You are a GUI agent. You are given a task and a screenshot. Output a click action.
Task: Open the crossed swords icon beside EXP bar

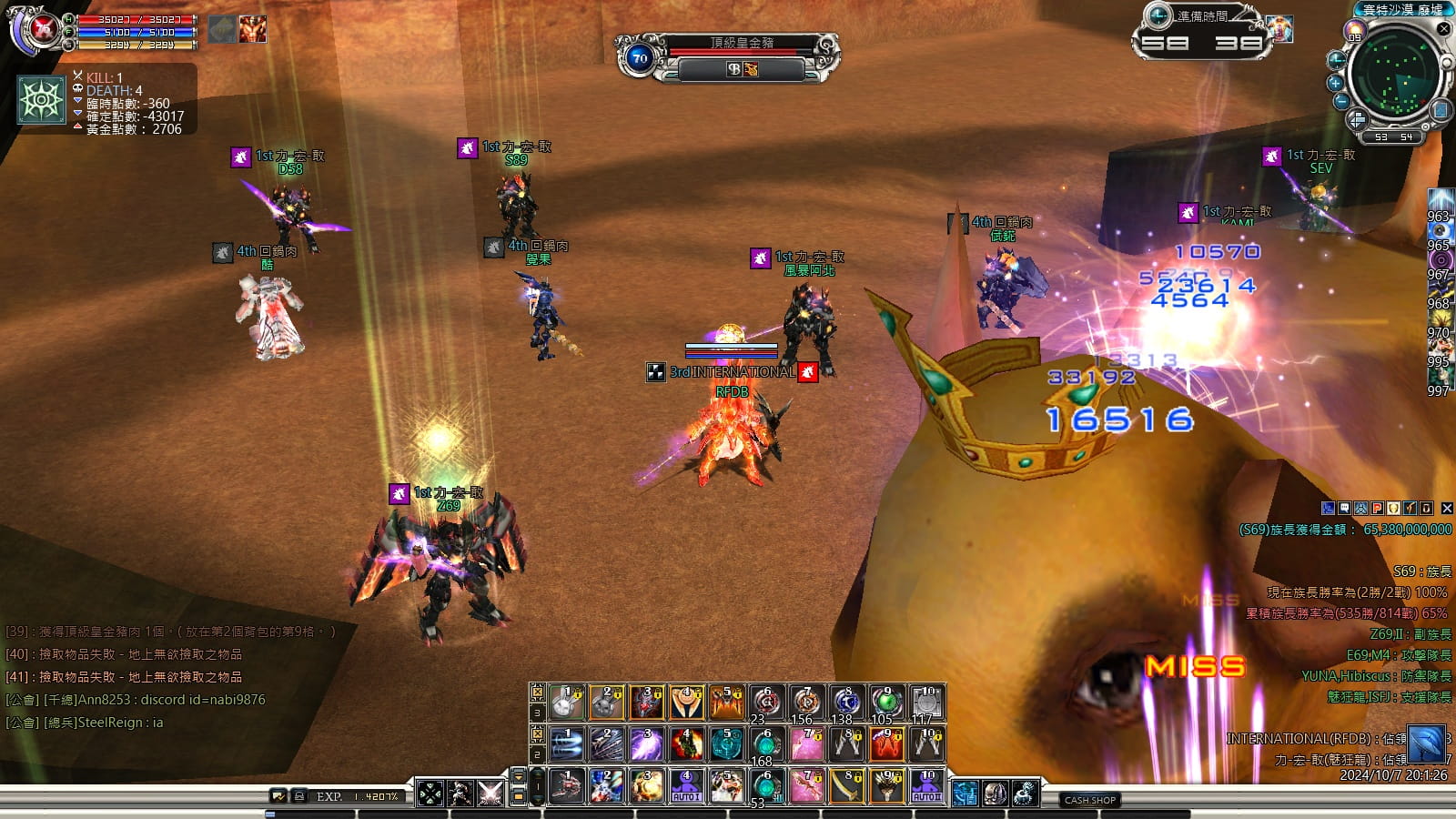[490, 793]
